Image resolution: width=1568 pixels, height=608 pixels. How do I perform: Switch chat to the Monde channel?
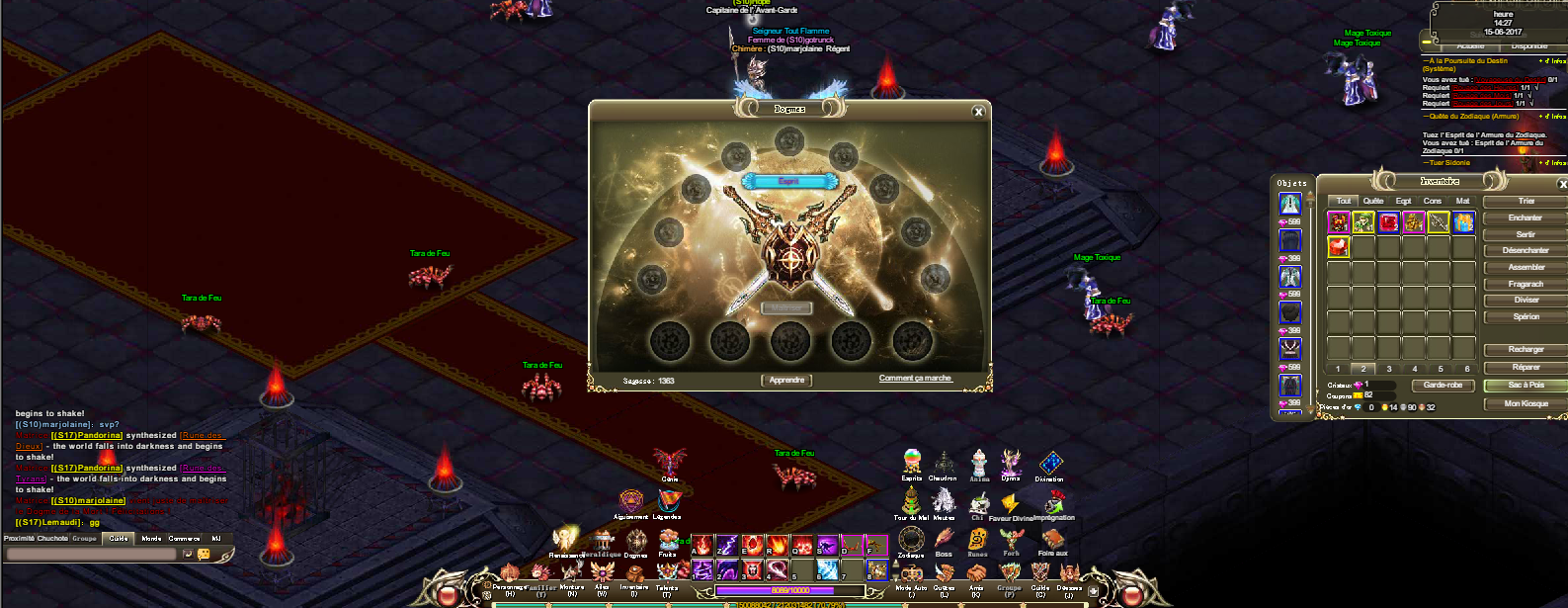[151, 539]
